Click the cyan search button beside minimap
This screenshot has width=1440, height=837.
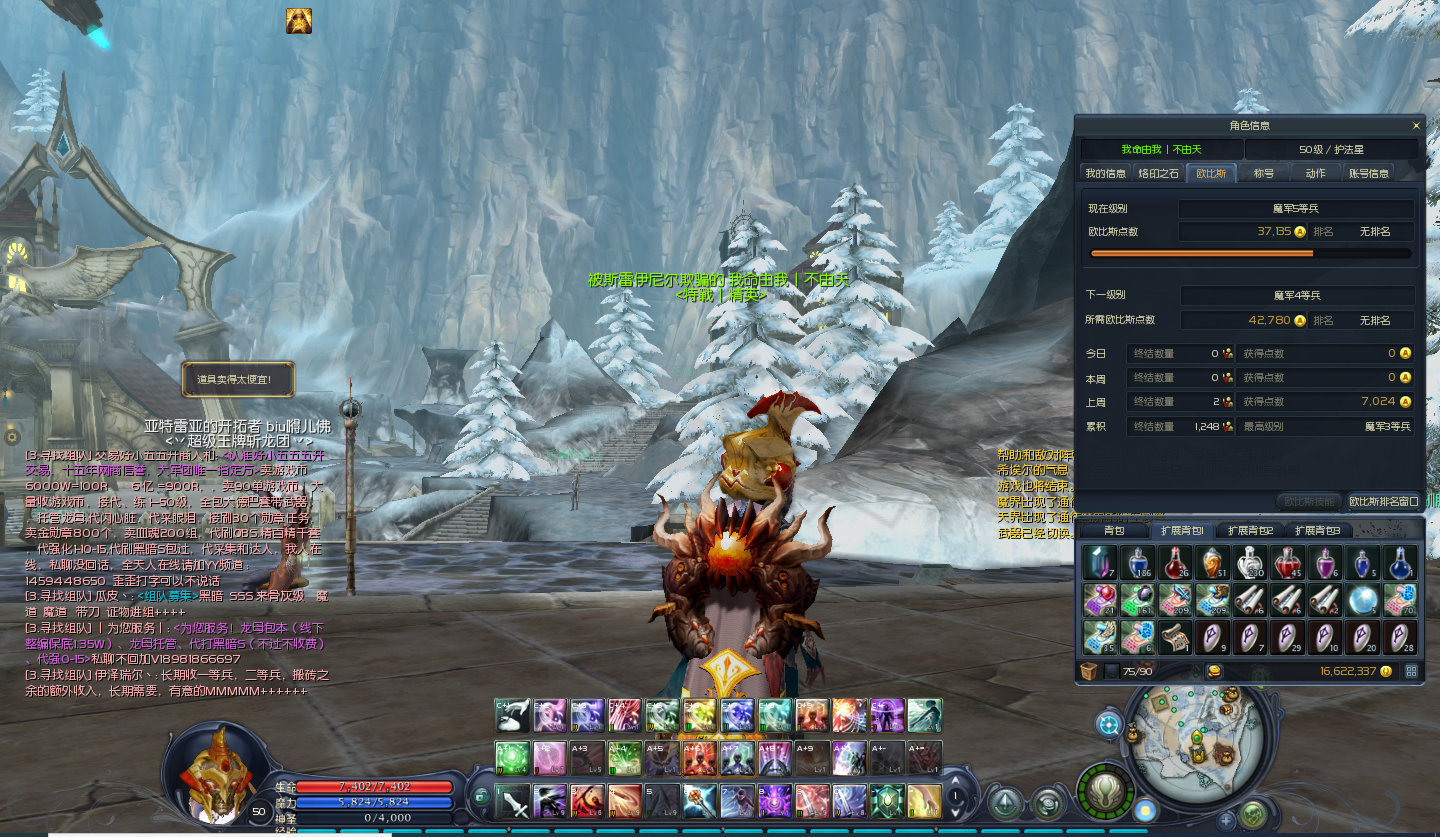pos(1109,724)
